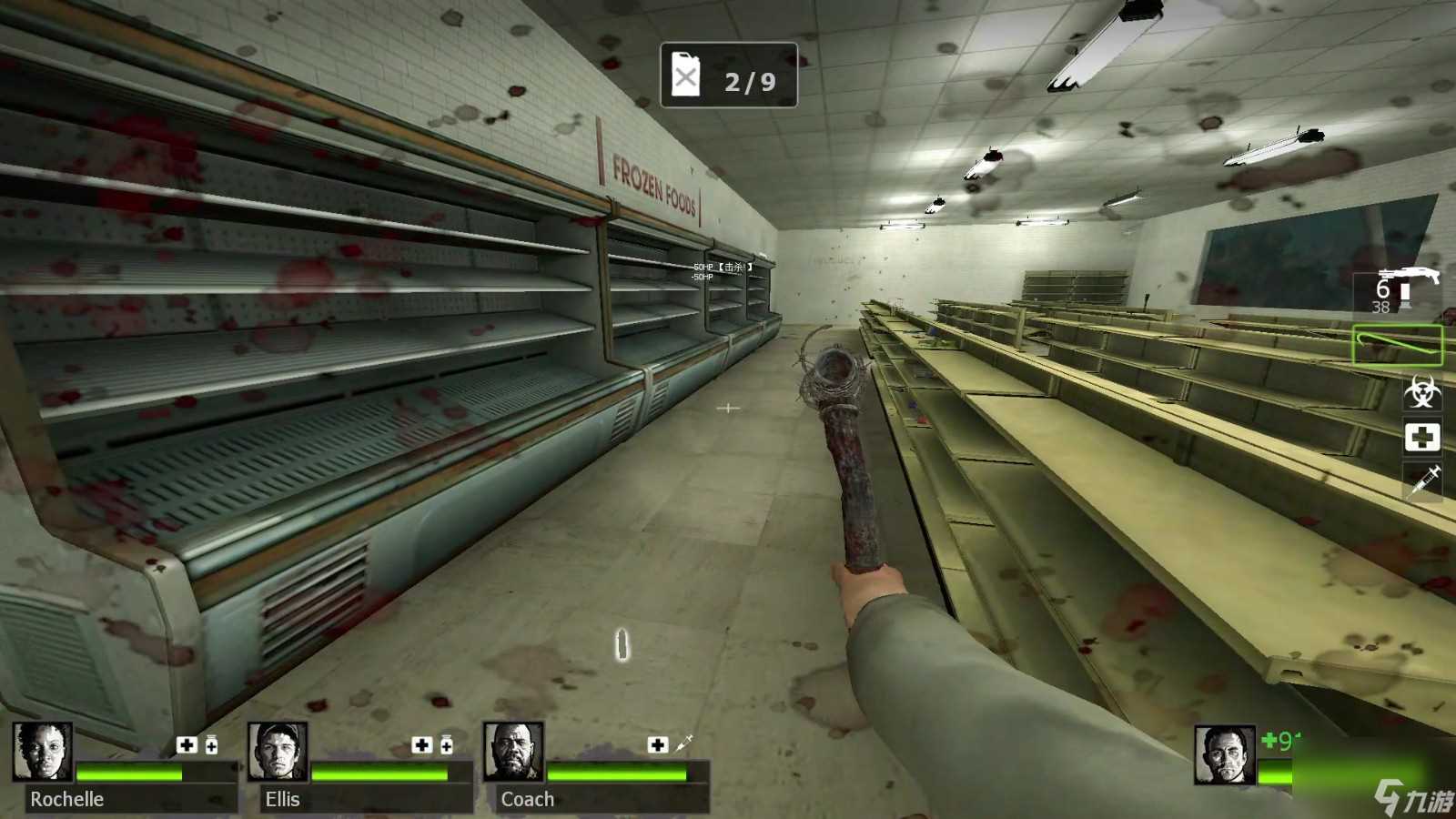Click Rochelle's pain pills icon
Viewport: 1456px width, 819px height.
tap(211, 745)
